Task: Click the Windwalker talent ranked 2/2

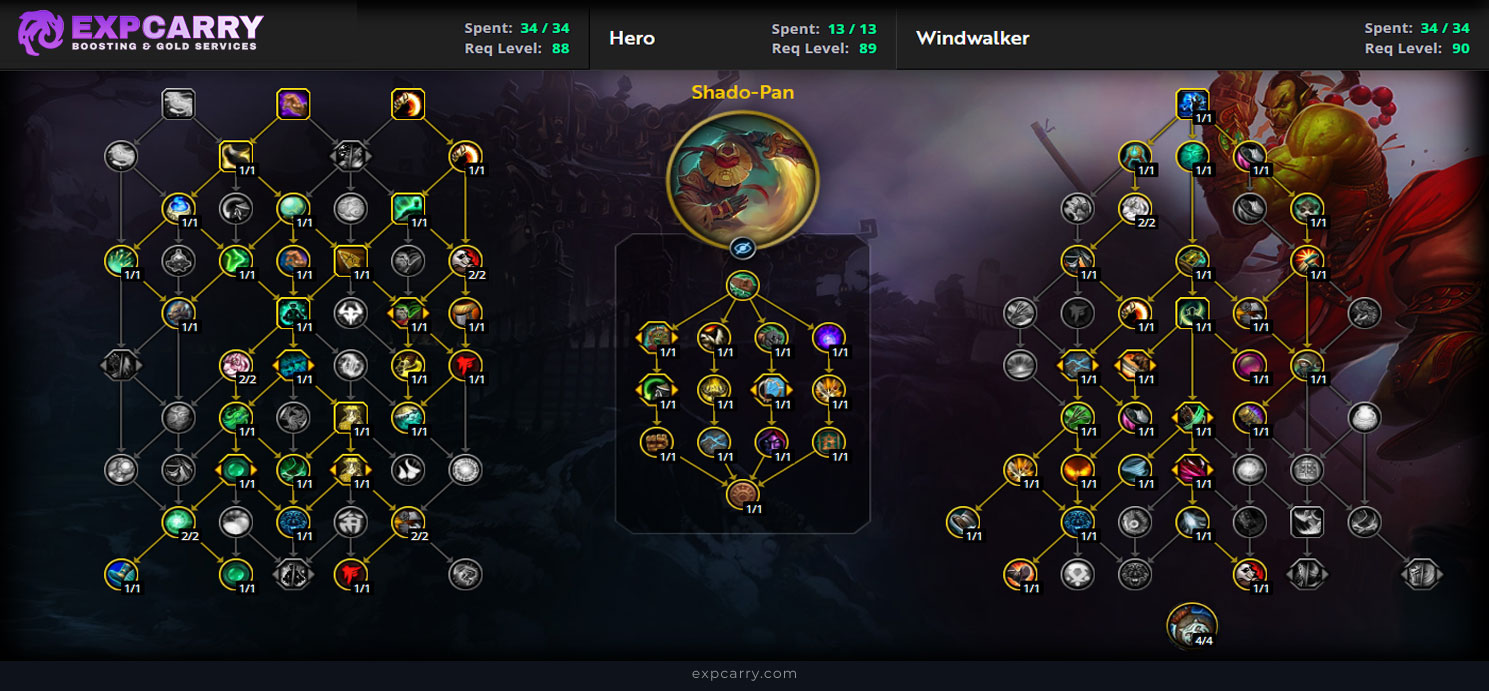Action: pos(1133,208)
